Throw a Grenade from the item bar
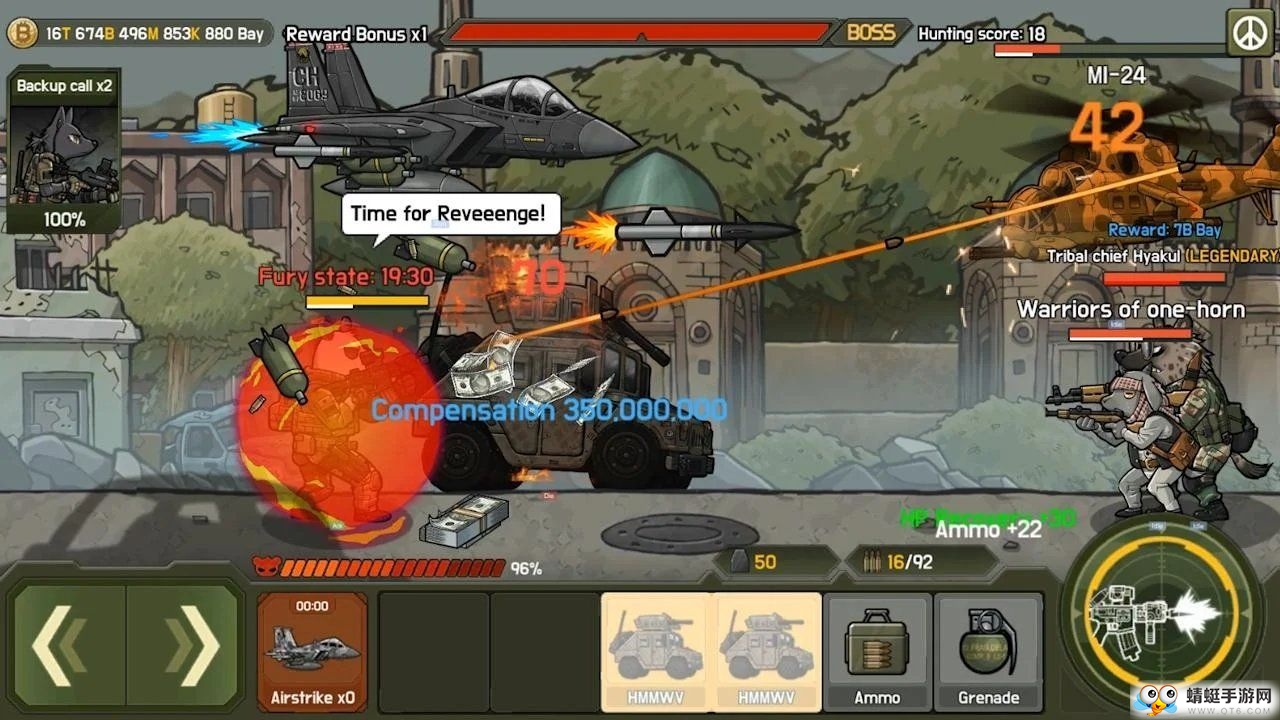Screen dimensions: 1280x720 click(x=988, y=650)
